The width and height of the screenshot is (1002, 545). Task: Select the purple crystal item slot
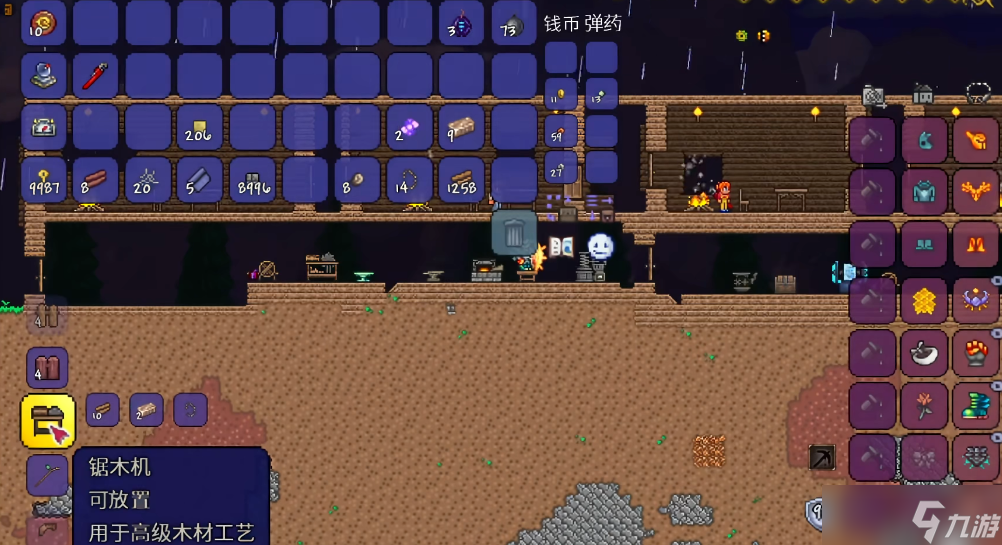[409, 128]
